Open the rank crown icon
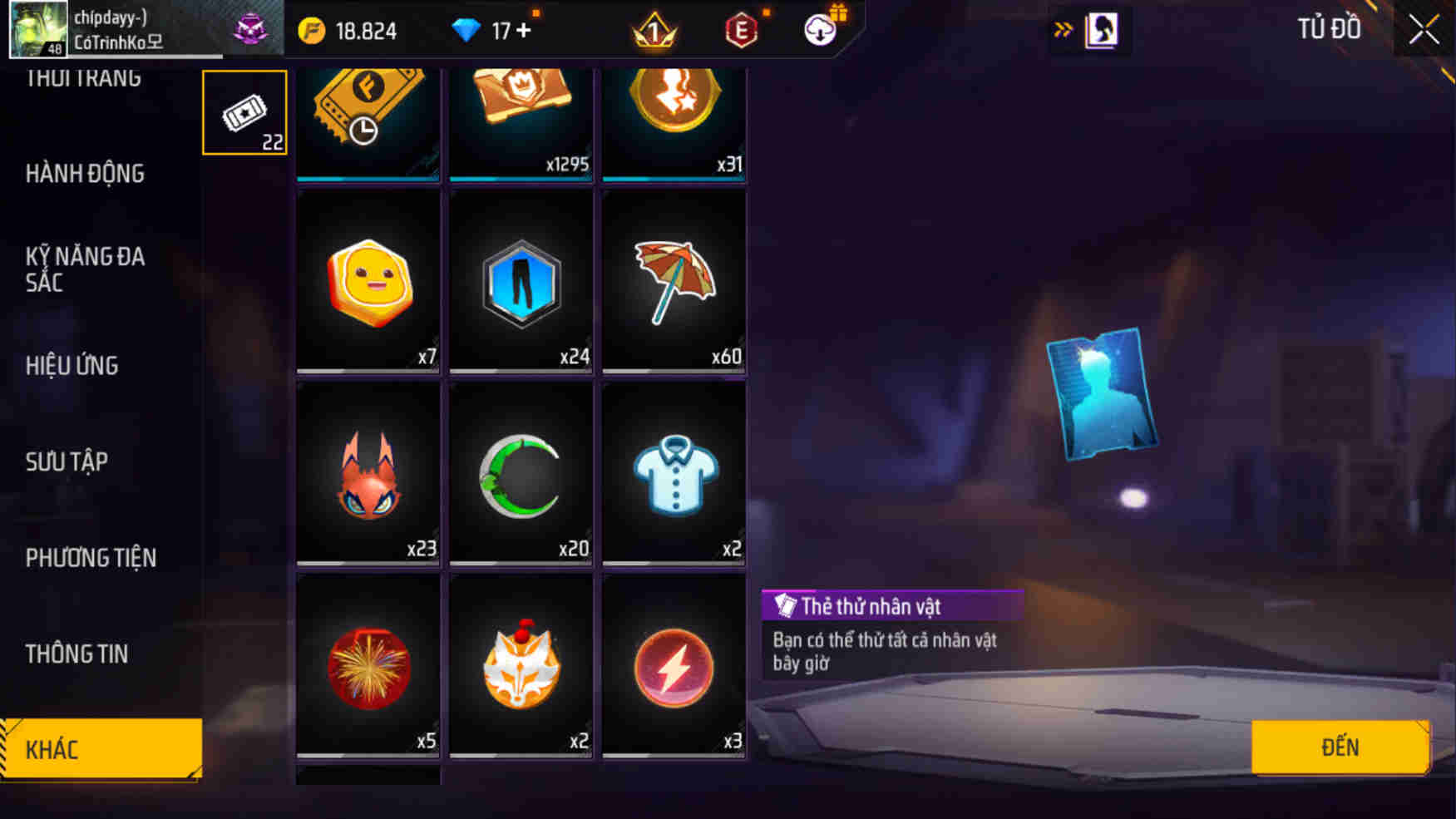The image size is (1456, 819). coord(654,29)
